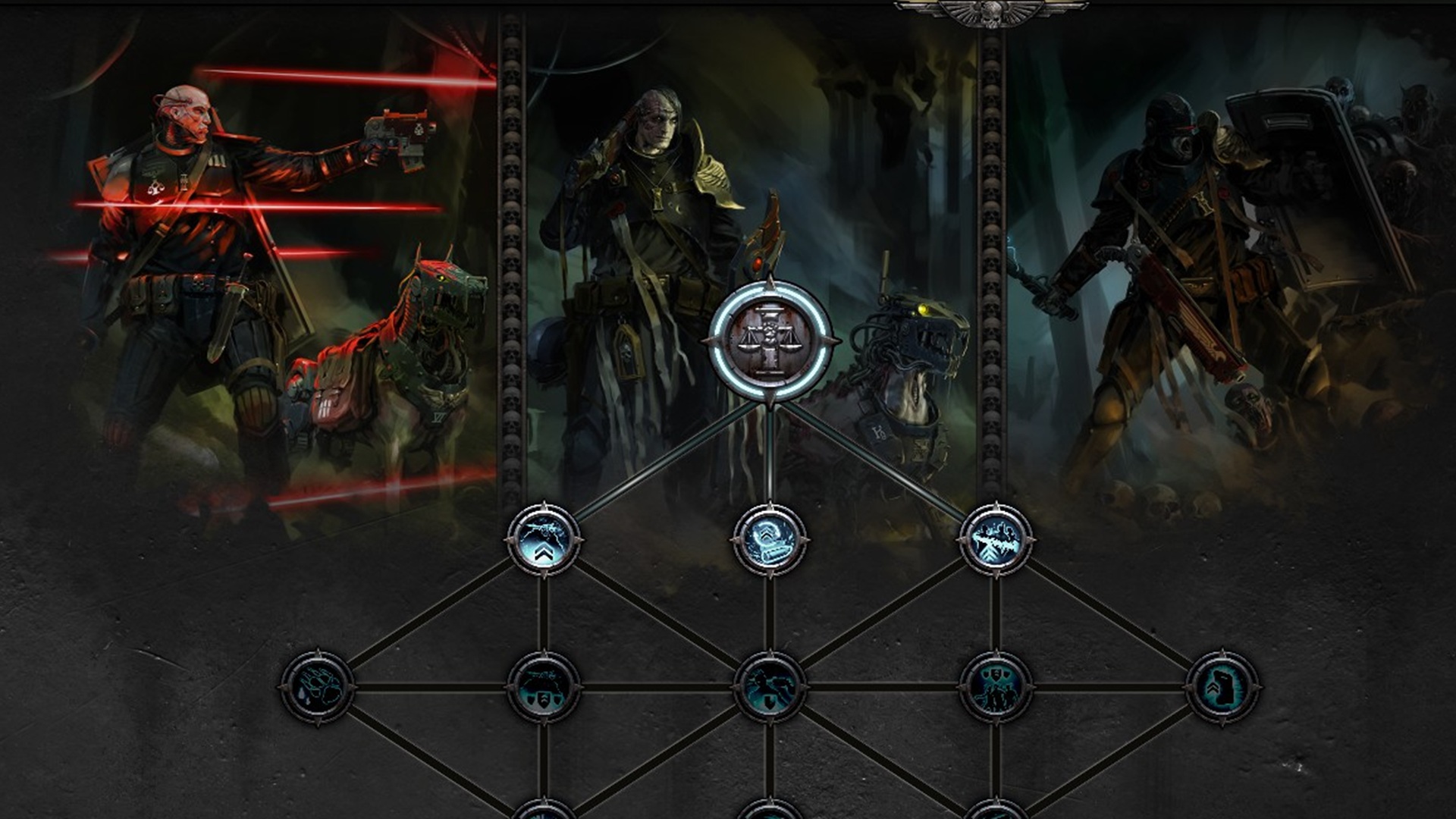Select the scales of justice emblem node
Image resolution: width=1456 pixels, height=819 pixels.
point(770,340)
